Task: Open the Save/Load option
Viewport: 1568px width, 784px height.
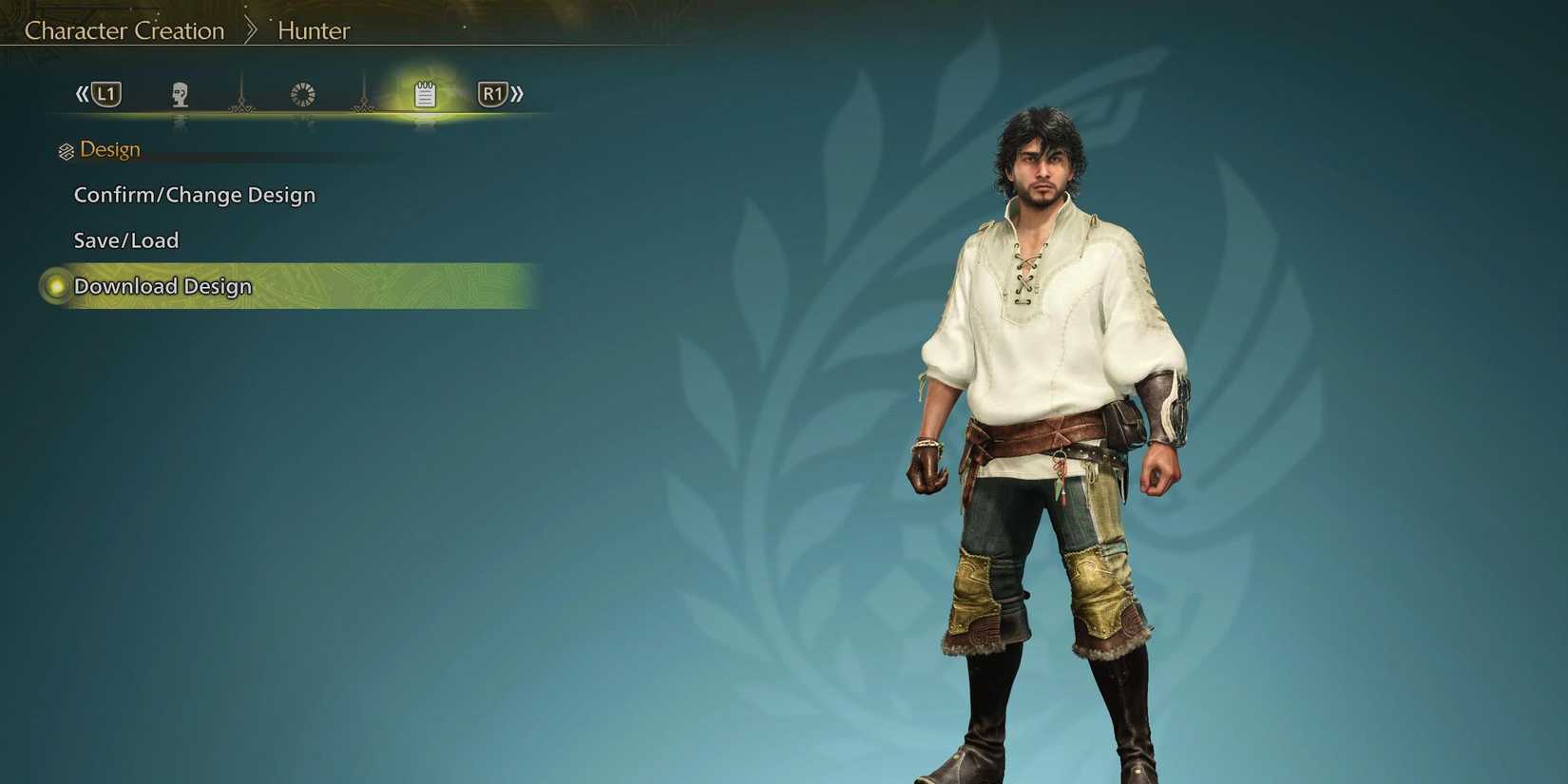Action: coord(126,239)
